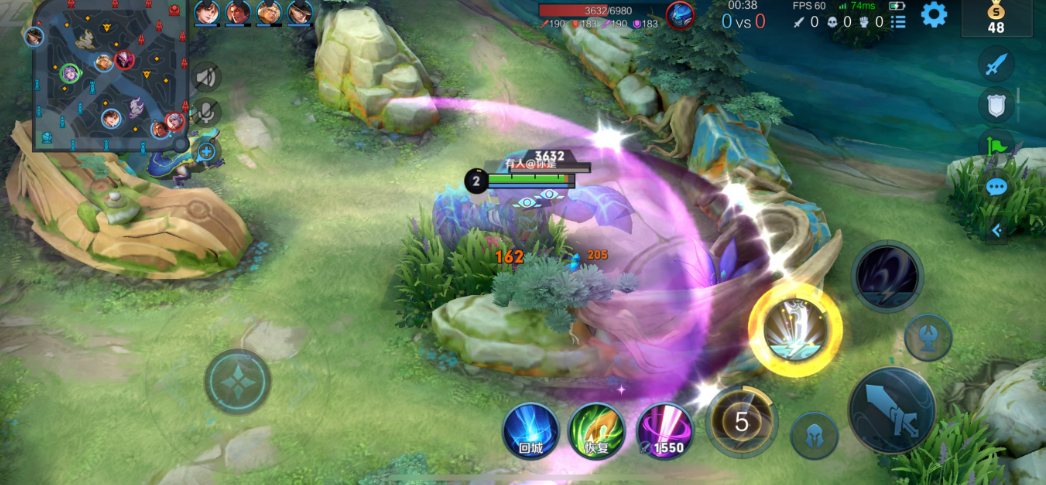
Task: Cast the glowing gold-ringed skill
Action: (x=795, y=330)
